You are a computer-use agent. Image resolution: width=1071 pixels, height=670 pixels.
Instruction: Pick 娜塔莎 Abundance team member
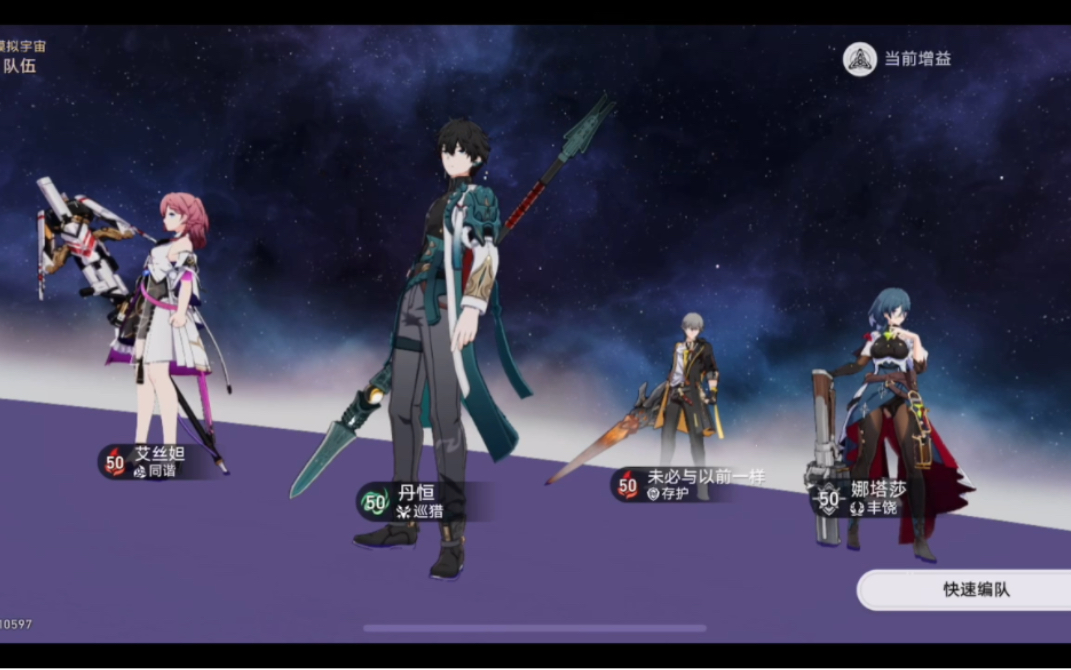[x=886, y=420]
